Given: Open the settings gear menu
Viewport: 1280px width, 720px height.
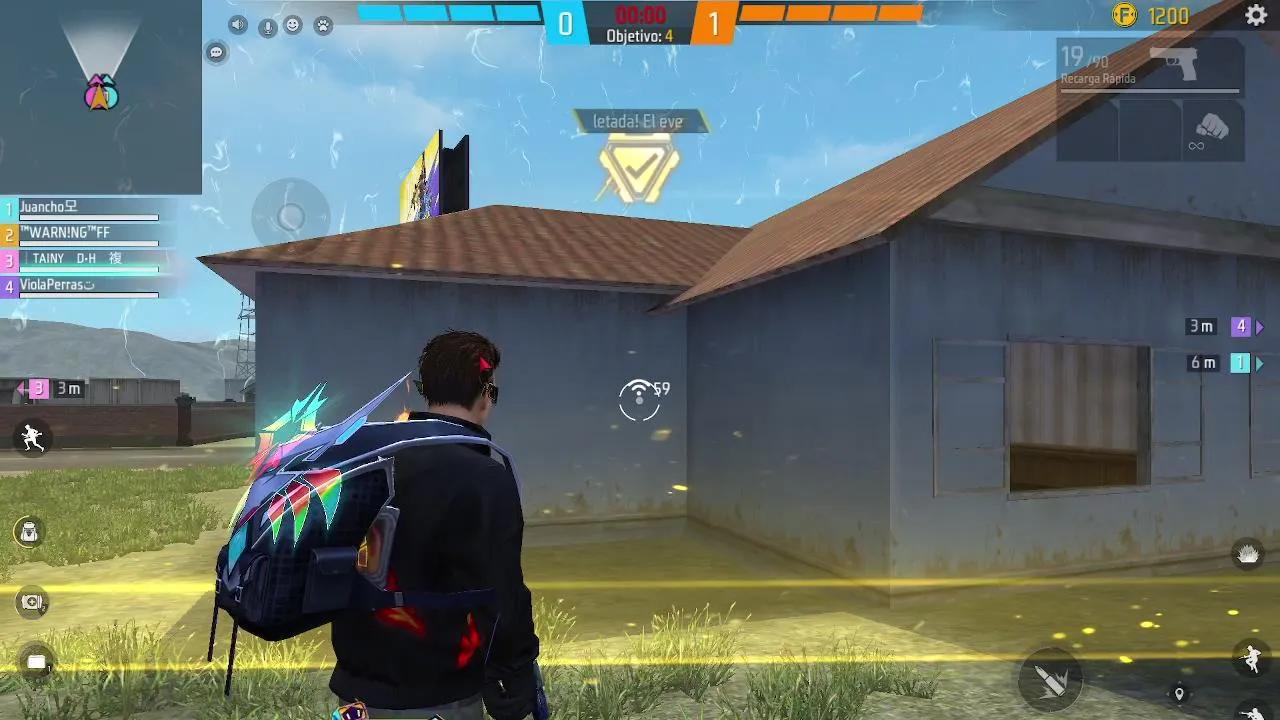Looking at the screenshot, I should 1255,17.
